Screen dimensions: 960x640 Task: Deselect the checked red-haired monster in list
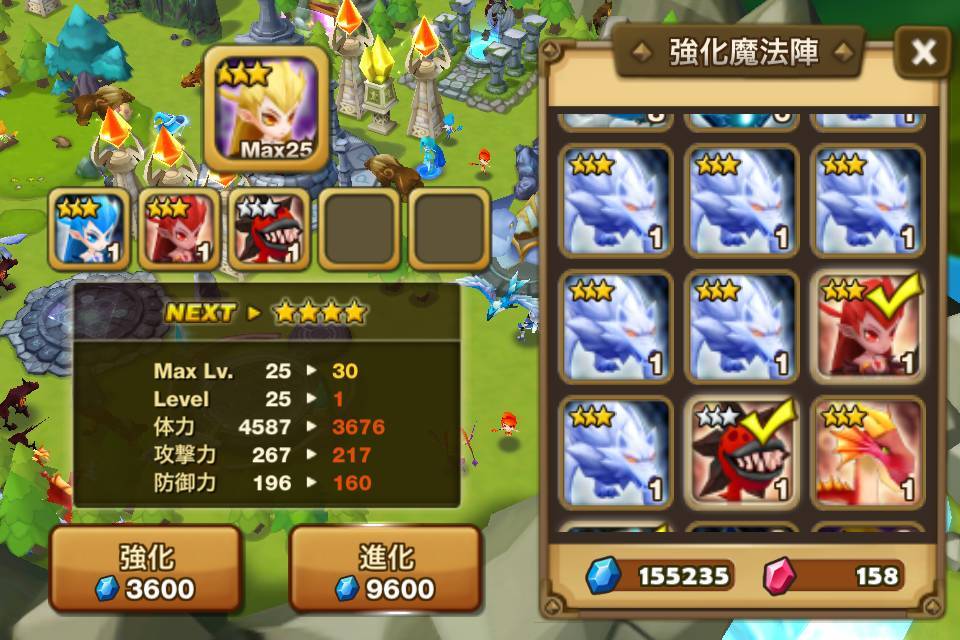tap(865, 326)
